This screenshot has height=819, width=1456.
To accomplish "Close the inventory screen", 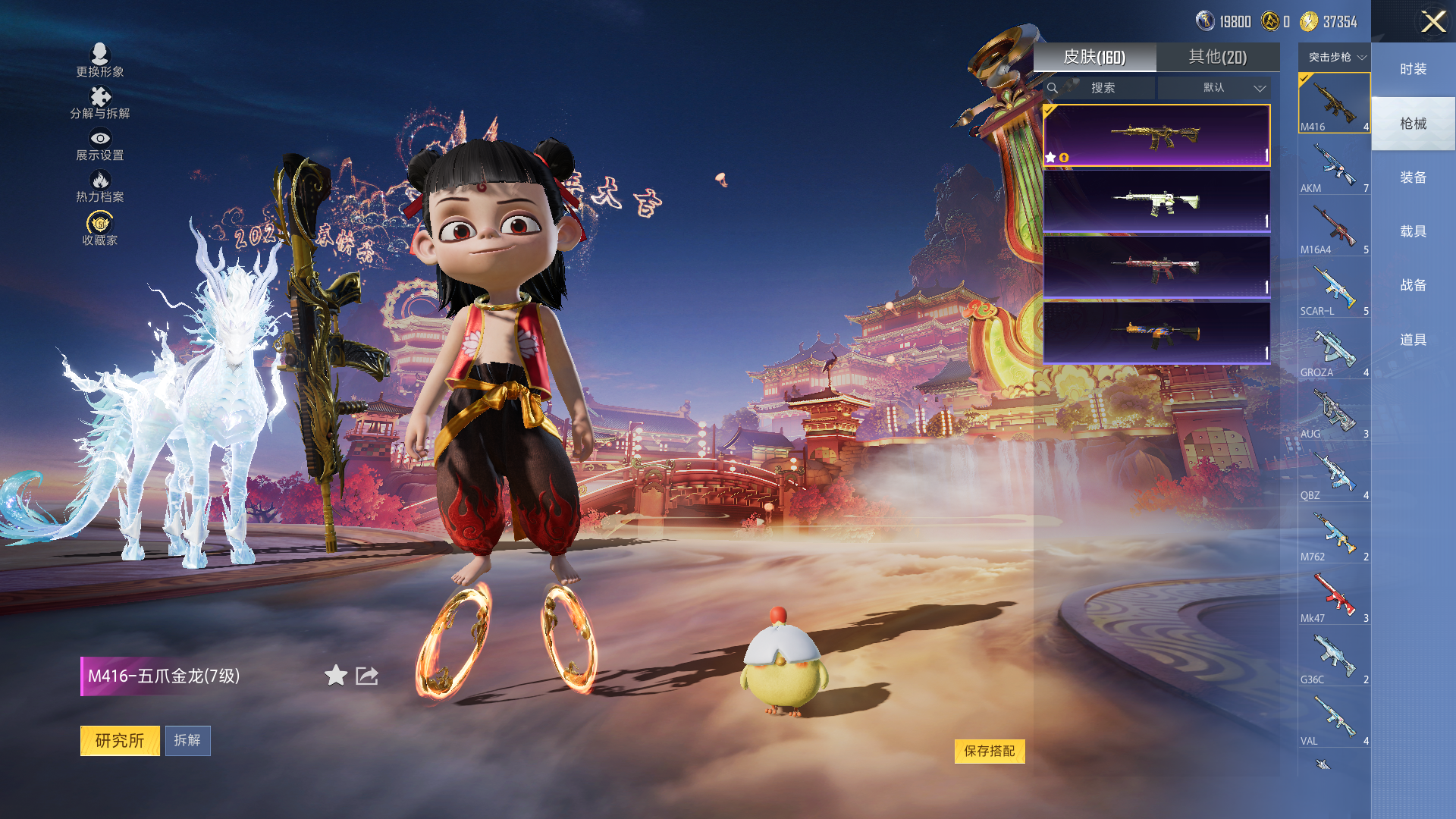I will click(1432, 21).
